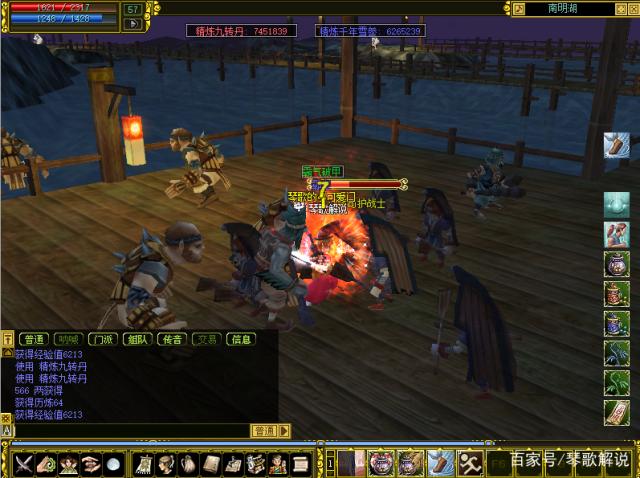The image size is (640, 478).
Task: Use the paper talisman item on right bar
Action: (x=617, y=412)
